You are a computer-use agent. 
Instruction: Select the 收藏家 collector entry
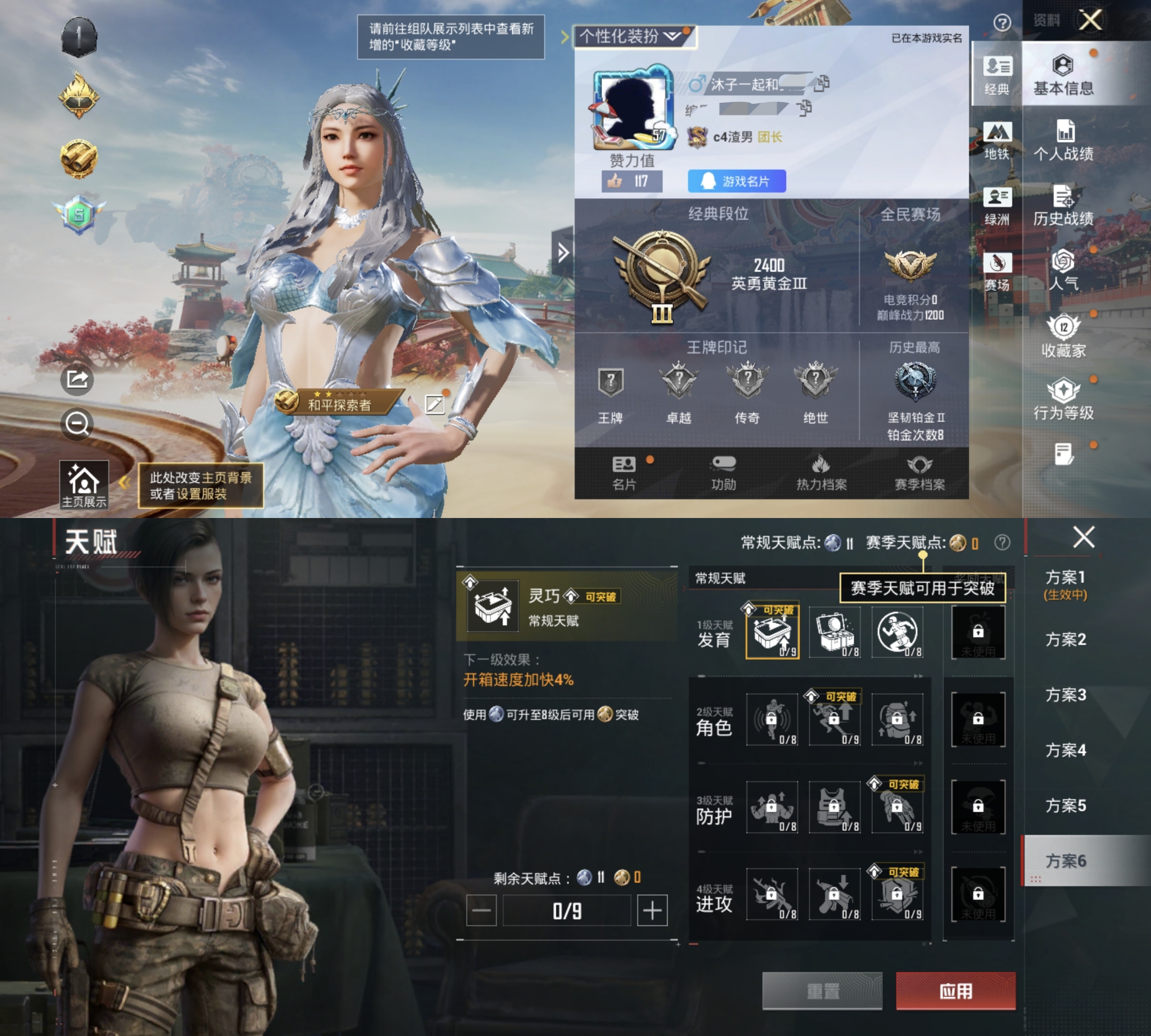1063,336
